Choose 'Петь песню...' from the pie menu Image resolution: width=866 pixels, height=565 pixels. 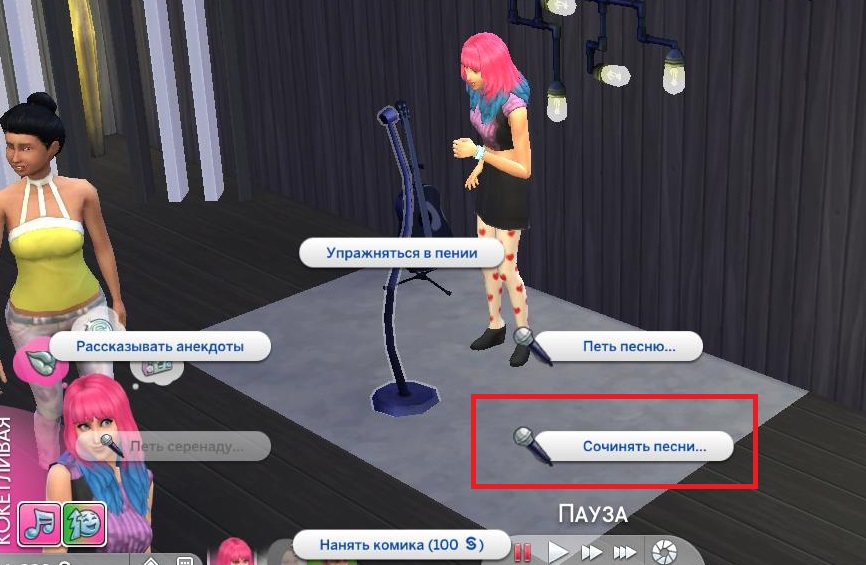click(x=628, y=347)
